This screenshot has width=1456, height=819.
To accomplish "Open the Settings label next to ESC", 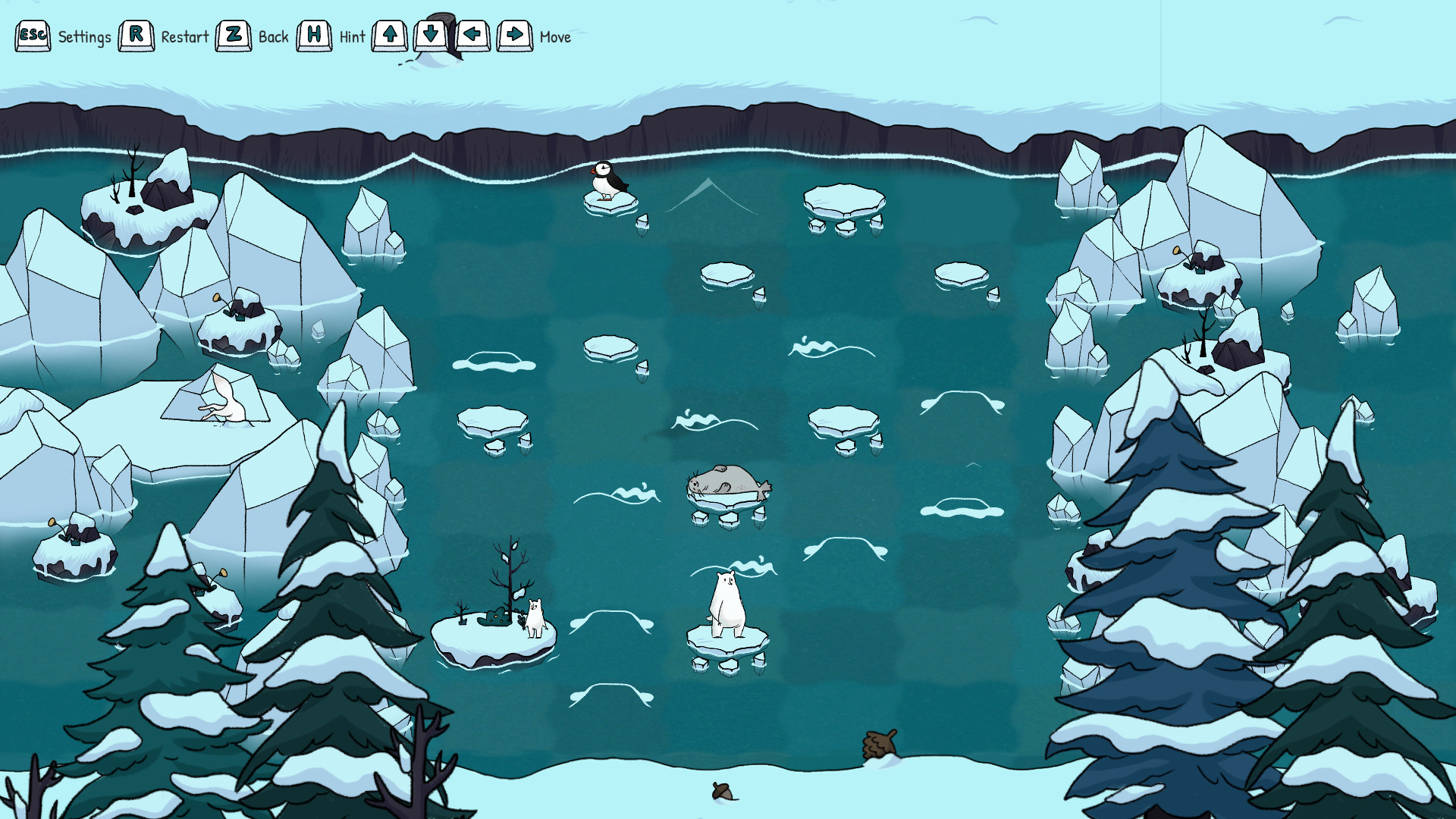I will pyautogui.click(x=86, y=36).
